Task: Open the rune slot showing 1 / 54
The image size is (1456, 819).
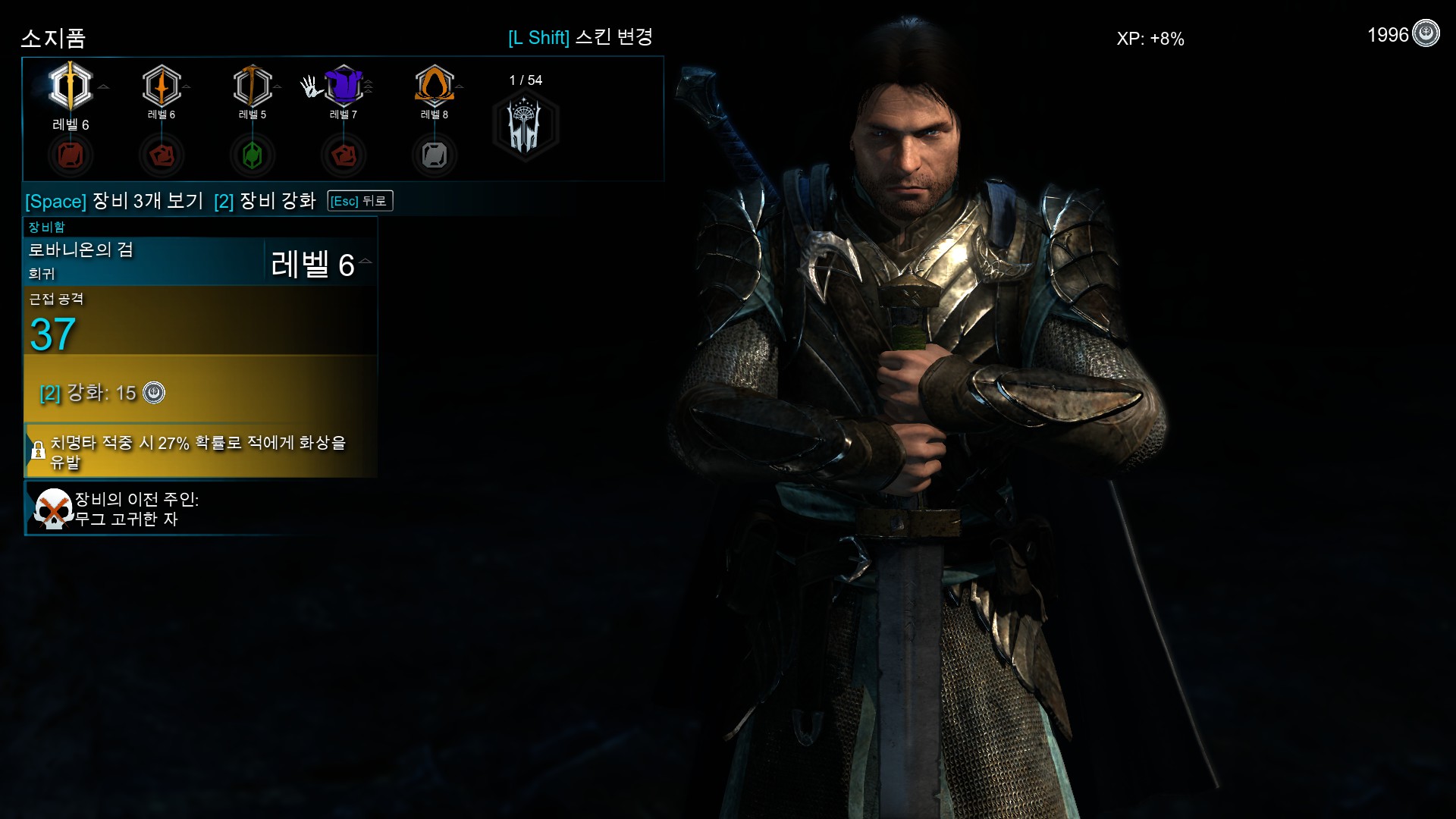Action: click(x=526, y=124)
